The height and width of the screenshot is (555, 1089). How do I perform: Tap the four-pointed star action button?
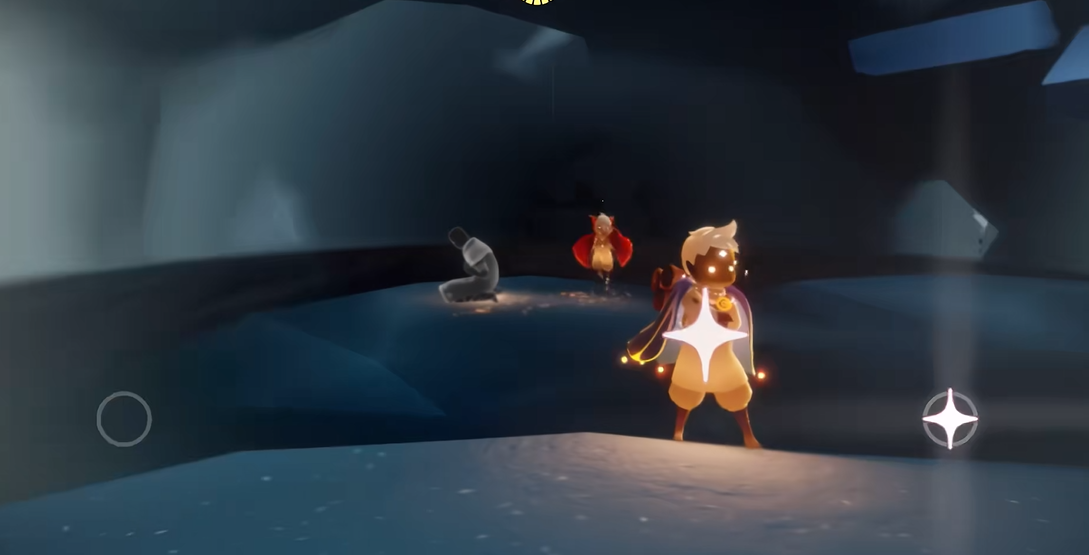[949, 419]
